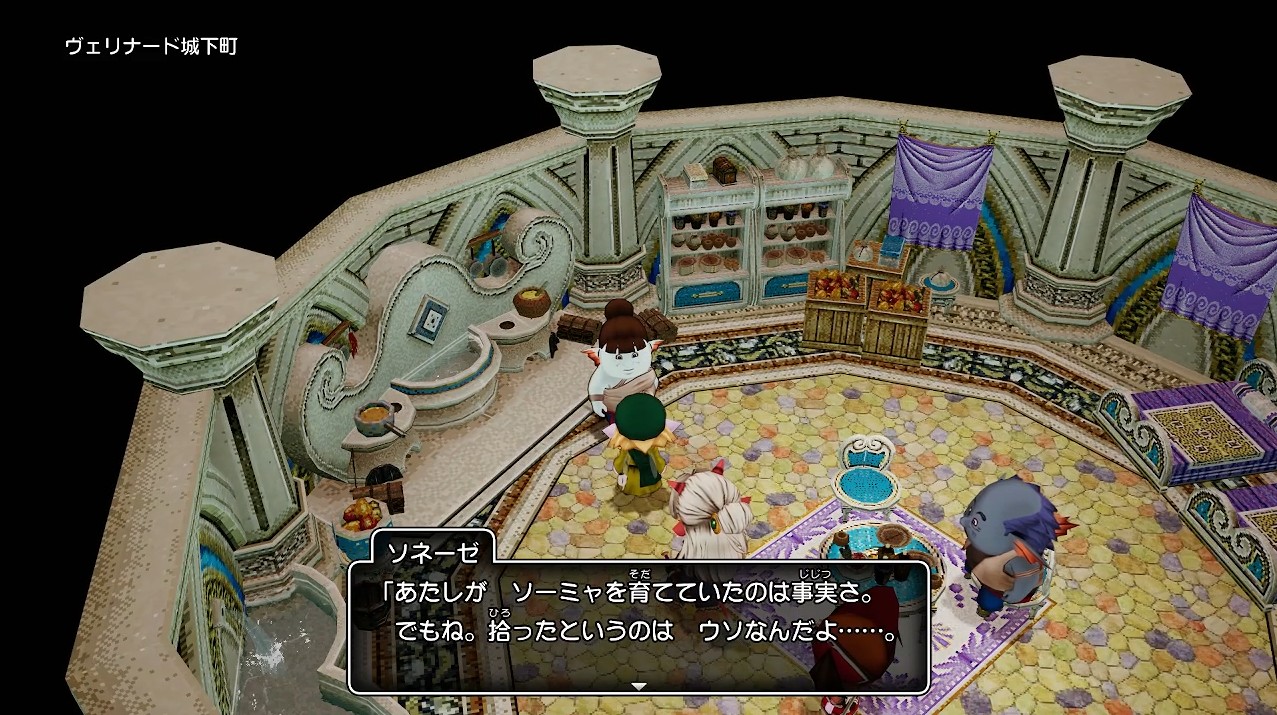Advance dialogue with the white continue arrow

coord(639,686)
